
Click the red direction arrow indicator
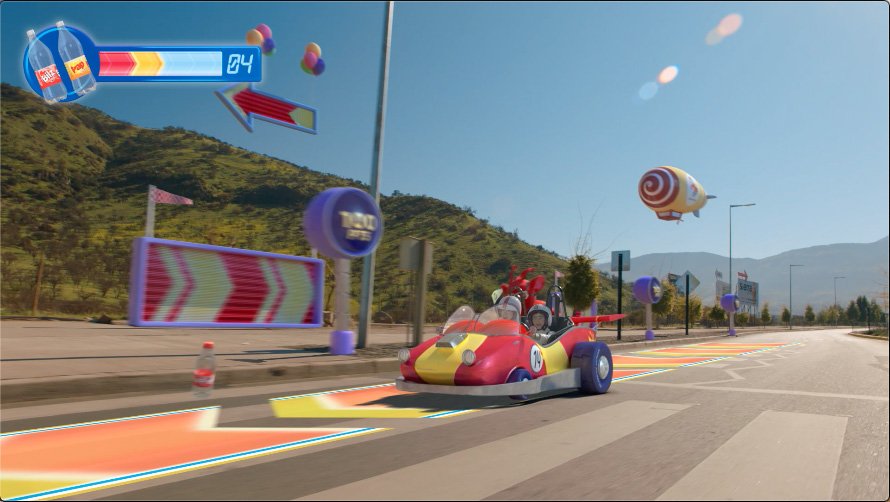point(266,108)
